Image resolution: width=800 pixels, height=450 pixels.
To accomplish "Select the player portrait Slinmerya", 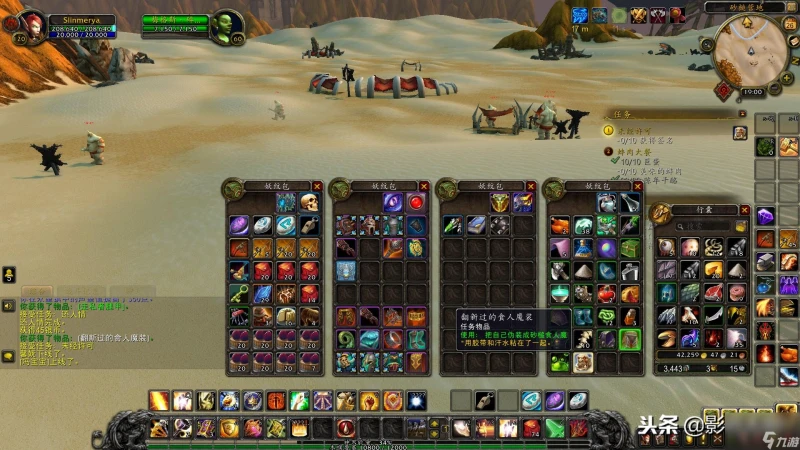I will click(28, 24).
